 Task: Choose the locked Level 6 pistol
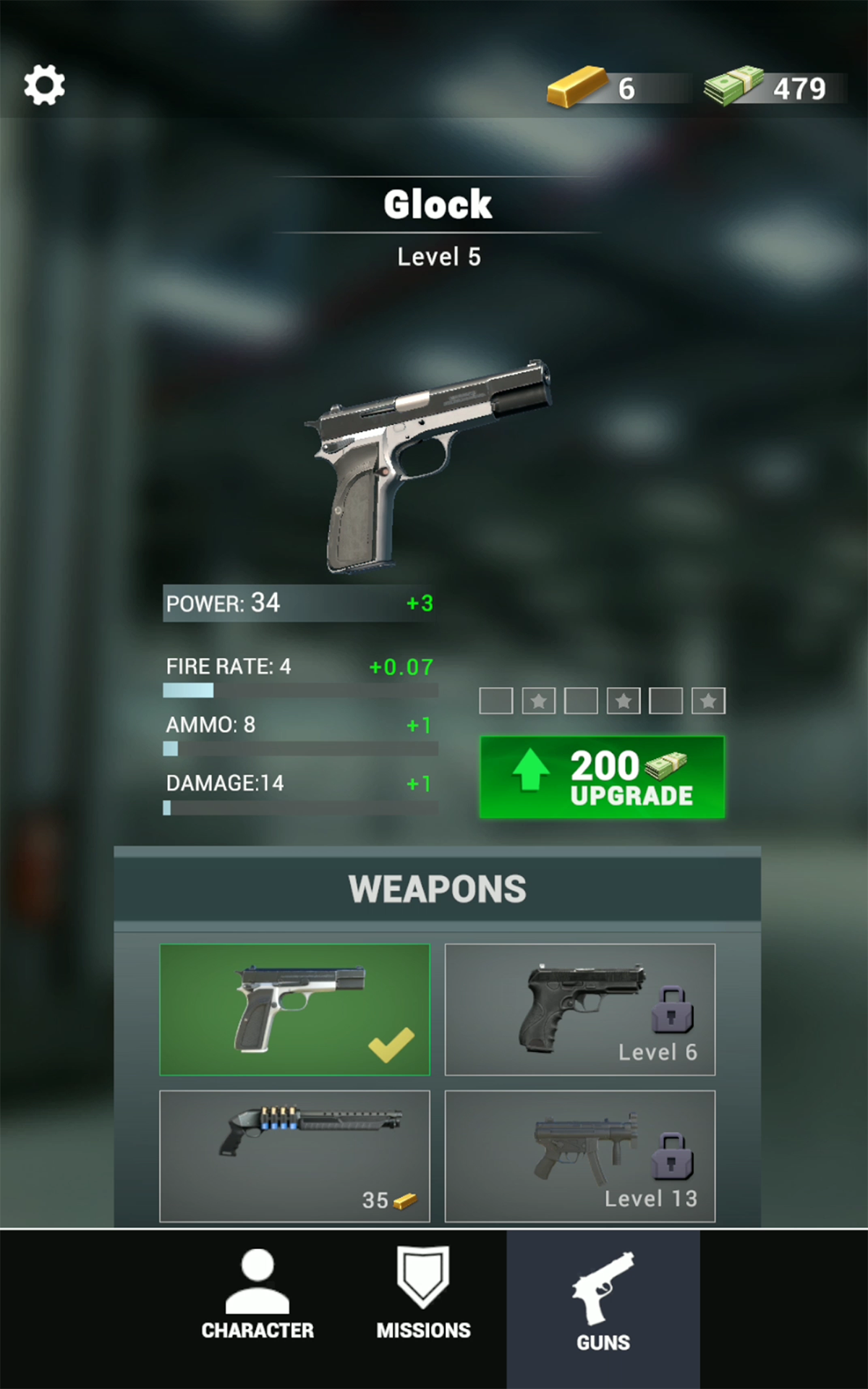579,1009
